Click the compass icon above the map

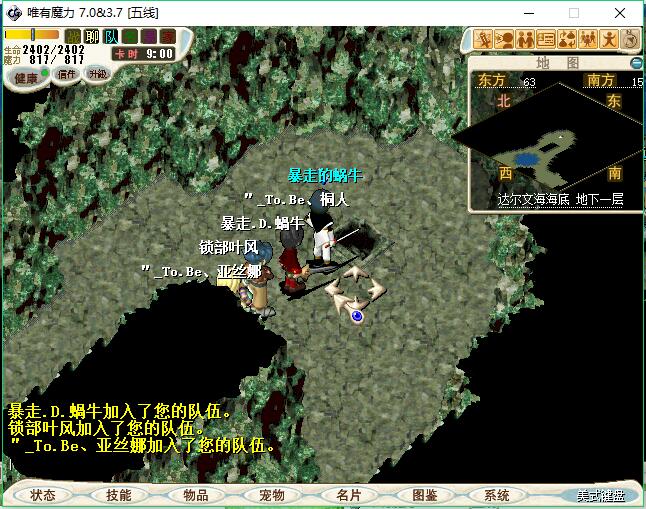pyautogui.click(x=630, y=40)
